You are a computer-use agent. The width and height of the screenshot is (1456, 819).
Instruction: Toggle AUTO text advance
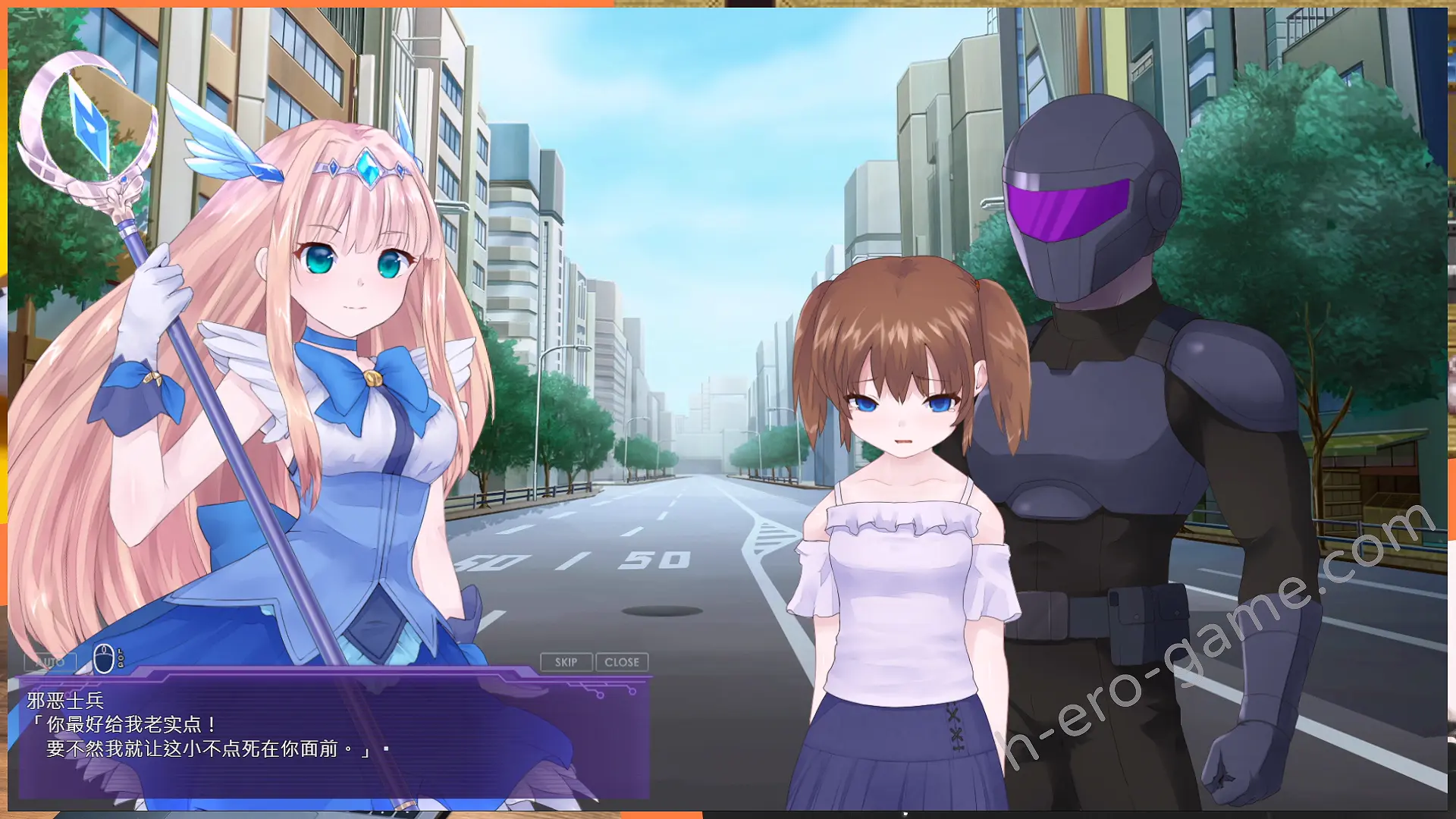(50, 662)
